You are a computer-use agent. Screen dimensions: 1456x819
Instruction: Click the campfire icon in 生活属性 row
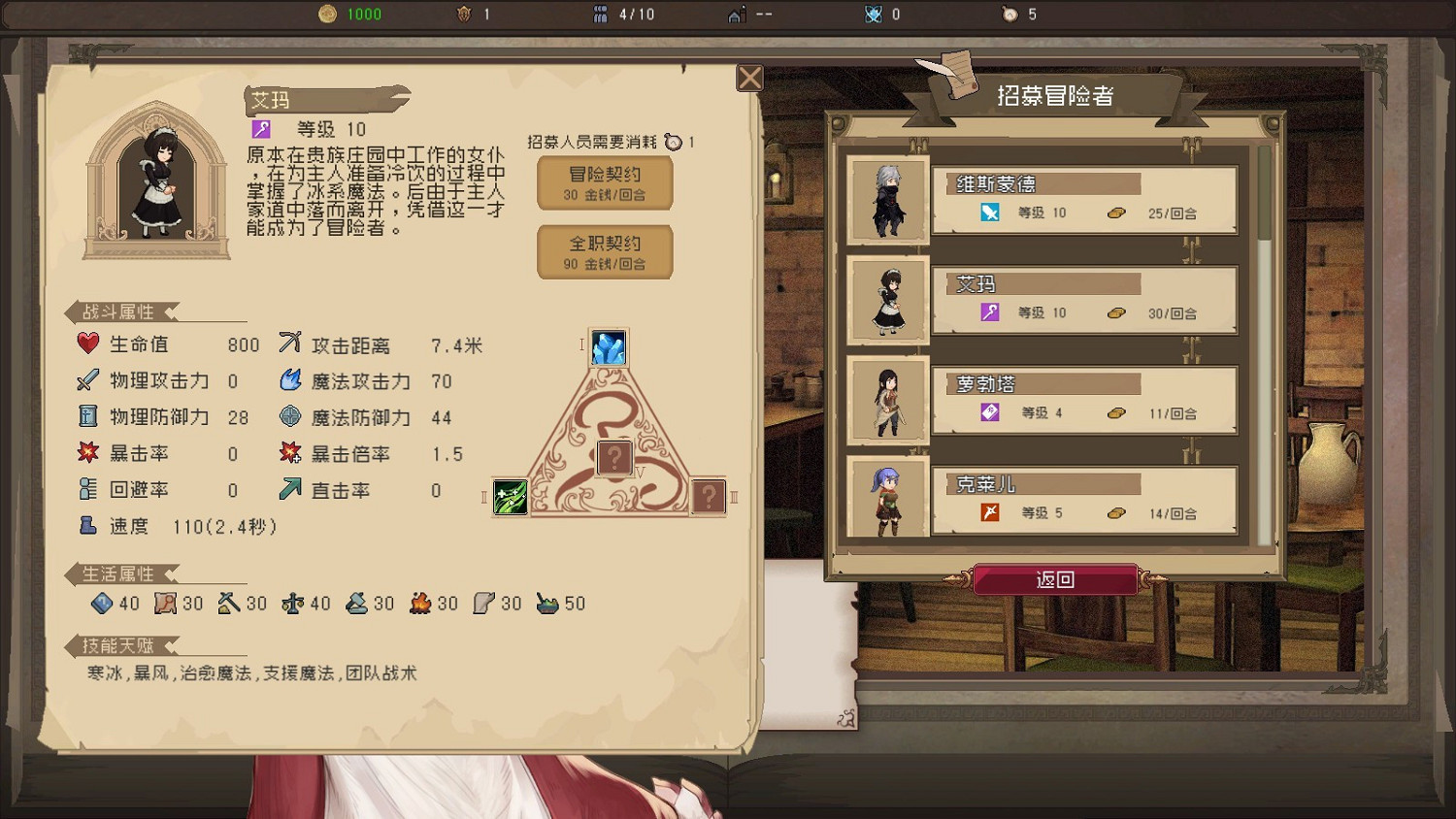pos(418,603)
